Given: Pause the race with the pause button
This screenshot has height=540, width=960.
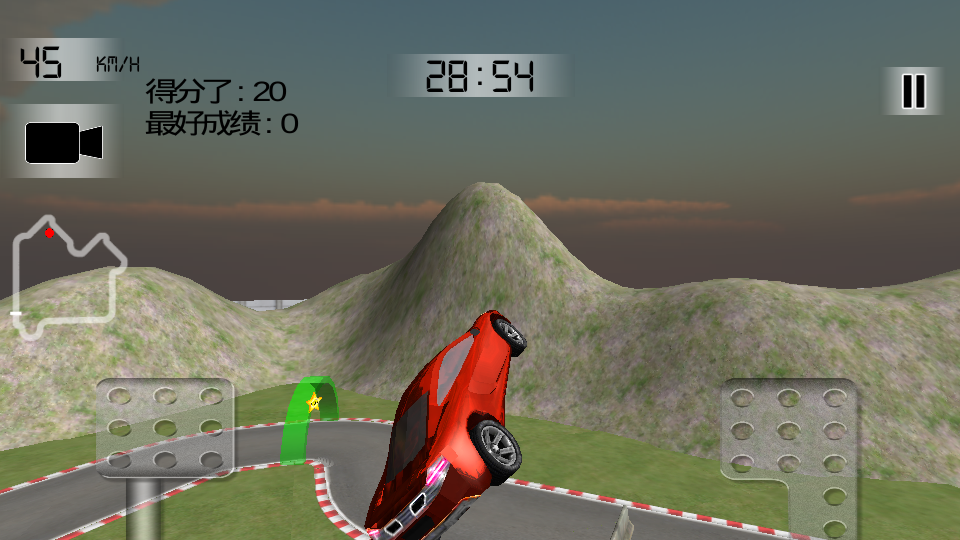Looking at the screenshot, I should click(x=913, y=91).
